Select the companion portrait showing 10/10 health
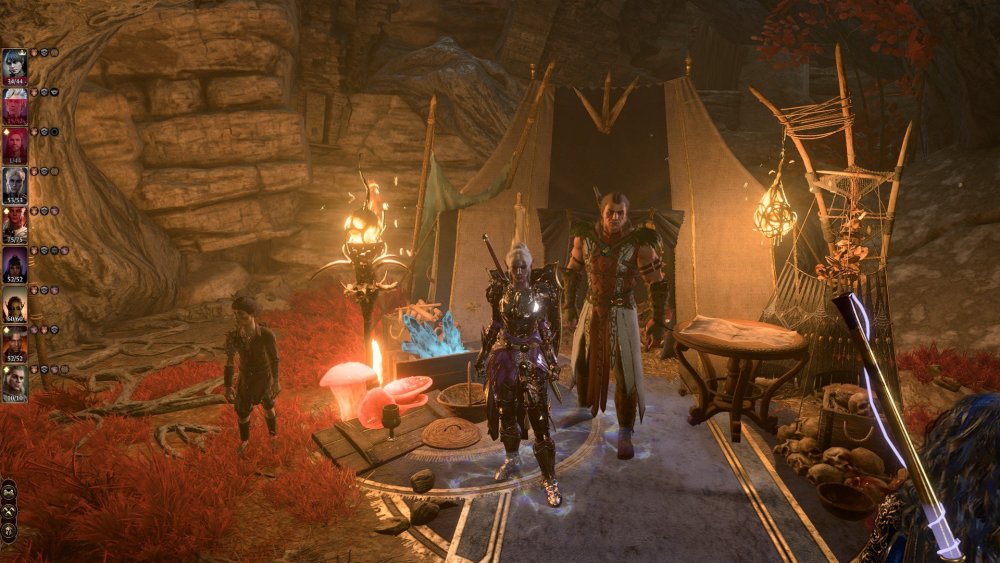1000x563 pixels. (15, 382)
